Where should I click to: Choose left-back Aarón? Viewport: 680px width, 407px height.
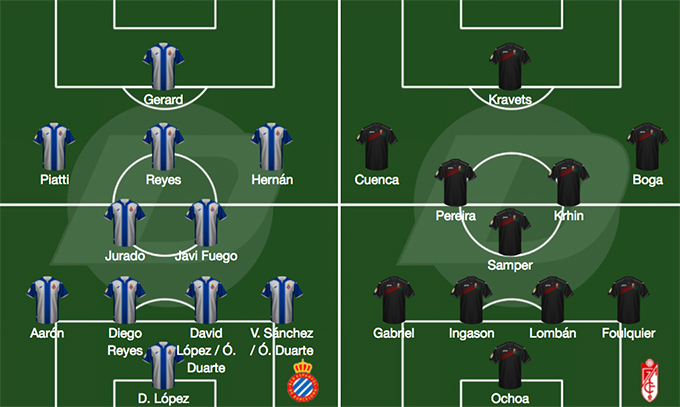tap(47, 300)
